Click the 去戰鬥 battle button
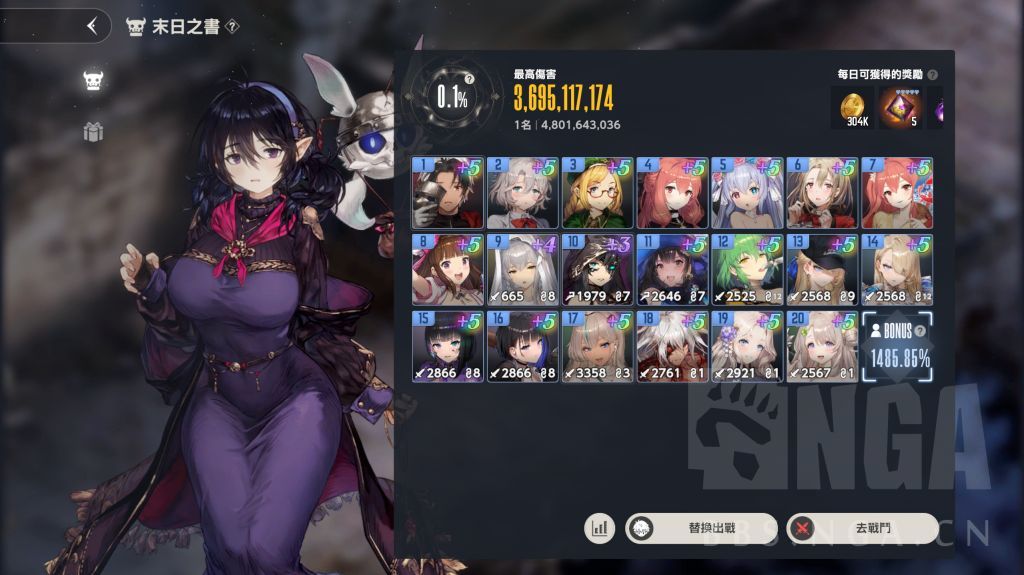Viewport: 1024px width, 575px height. point(862,528)
